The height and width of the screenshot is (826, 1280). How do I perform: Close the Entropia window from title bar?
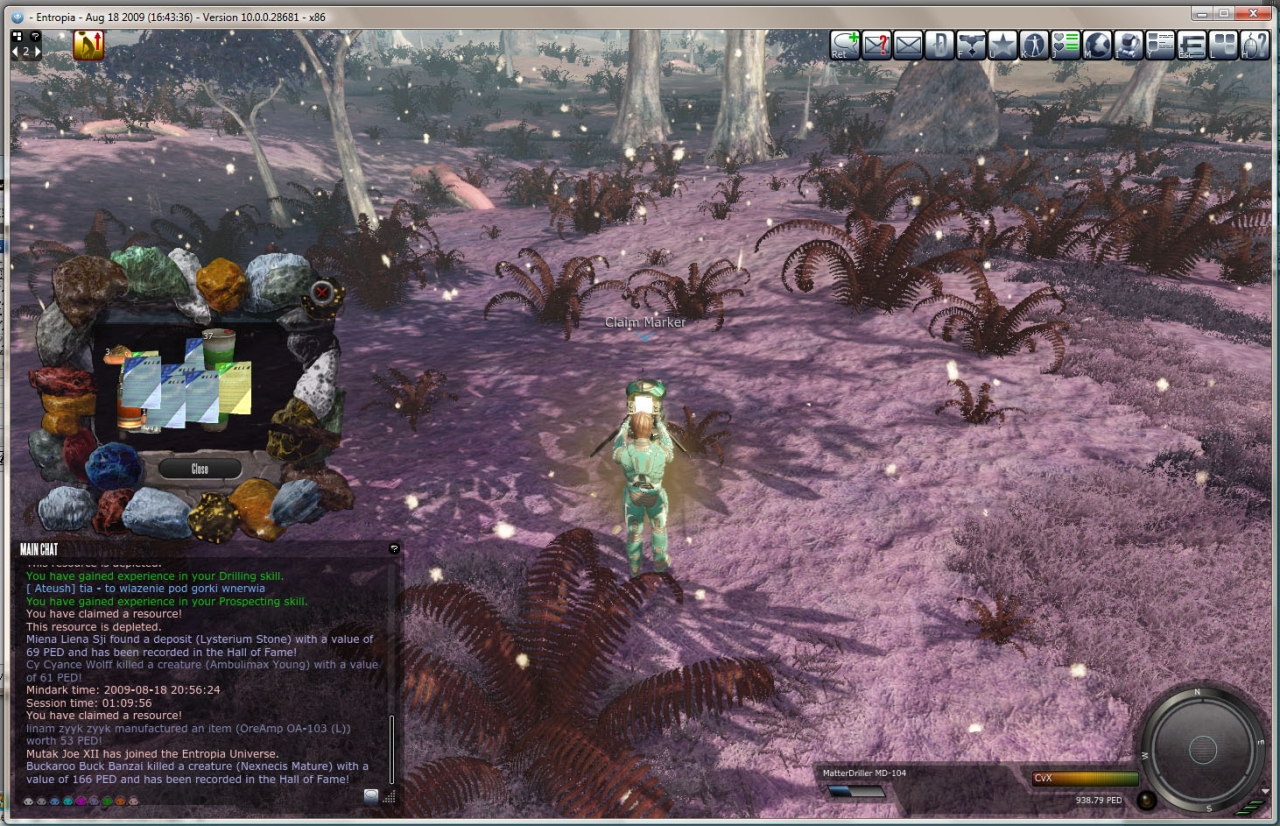point(1251,14)
